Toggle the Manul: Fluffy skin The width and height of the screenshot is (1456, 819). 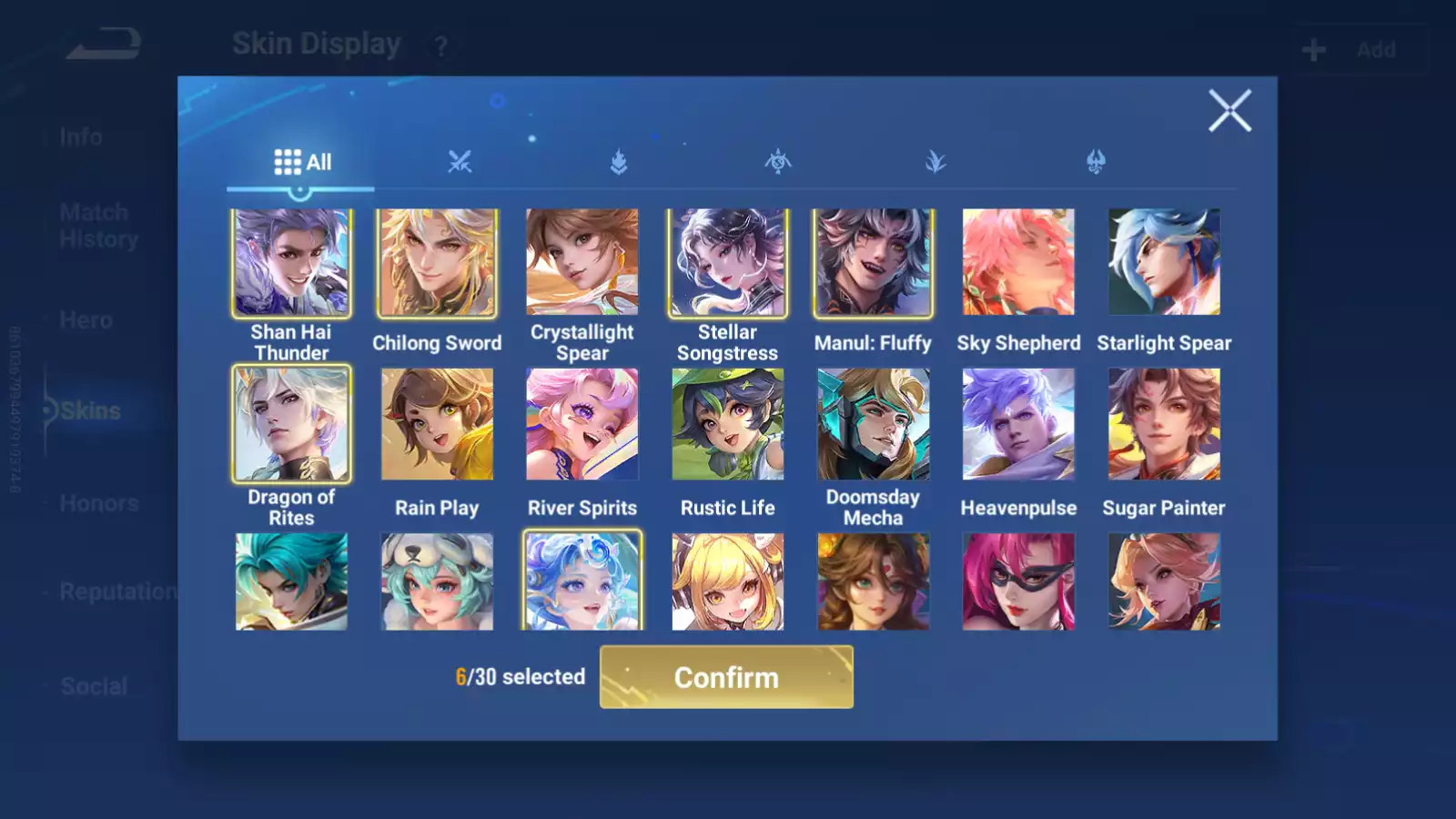tap(873, 263)
